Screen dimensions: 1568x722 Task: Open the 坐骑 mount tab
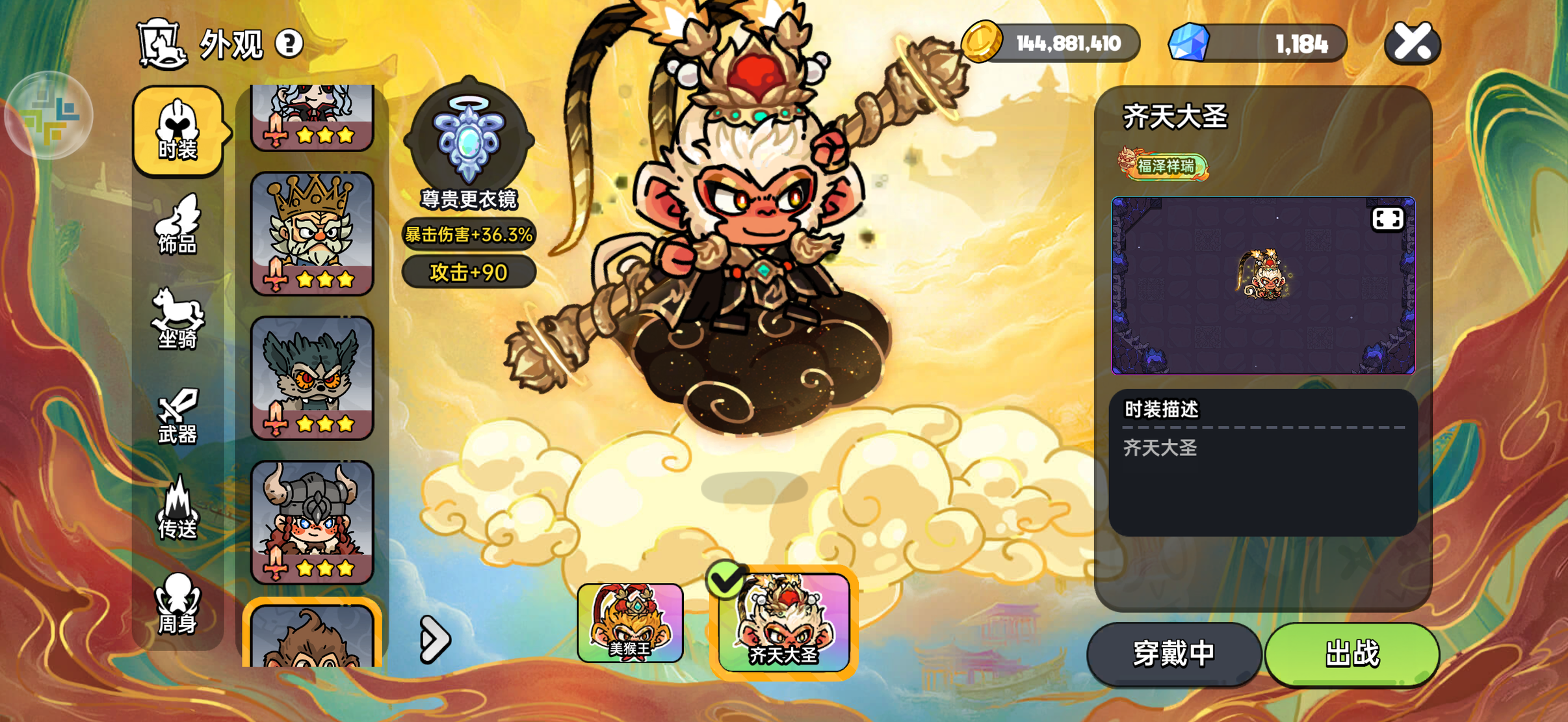[178, 319]
